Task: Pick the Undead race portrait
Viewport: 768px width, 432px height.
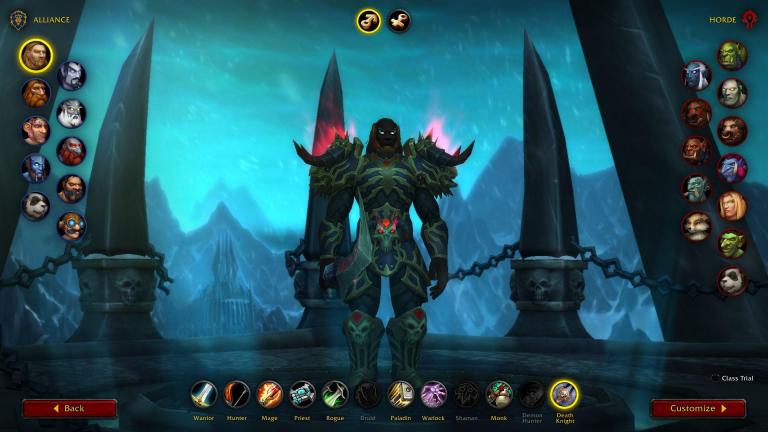Action: [x=732, y=93]
